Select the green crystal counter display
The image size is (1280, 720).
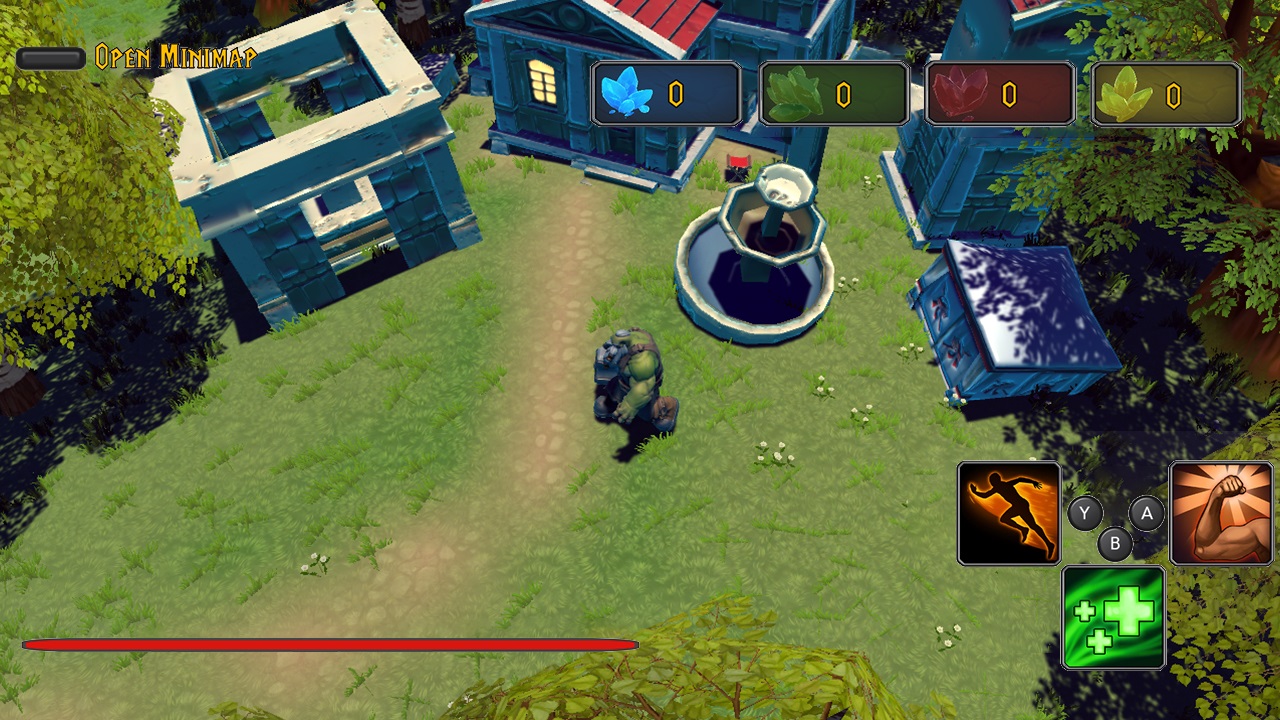click(x=834, y=92)
